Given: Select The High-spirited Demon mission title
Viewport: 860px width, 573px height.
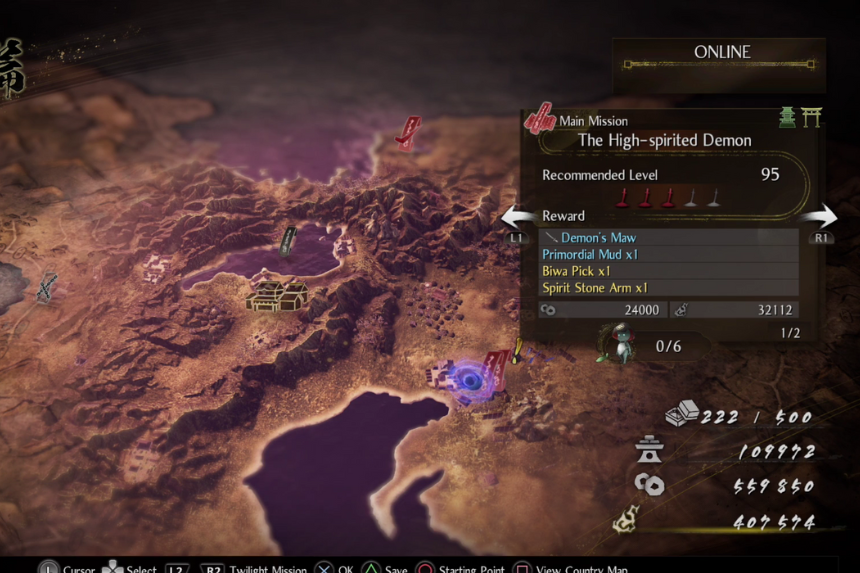Looking at the screenshot, I should (664, 141).
